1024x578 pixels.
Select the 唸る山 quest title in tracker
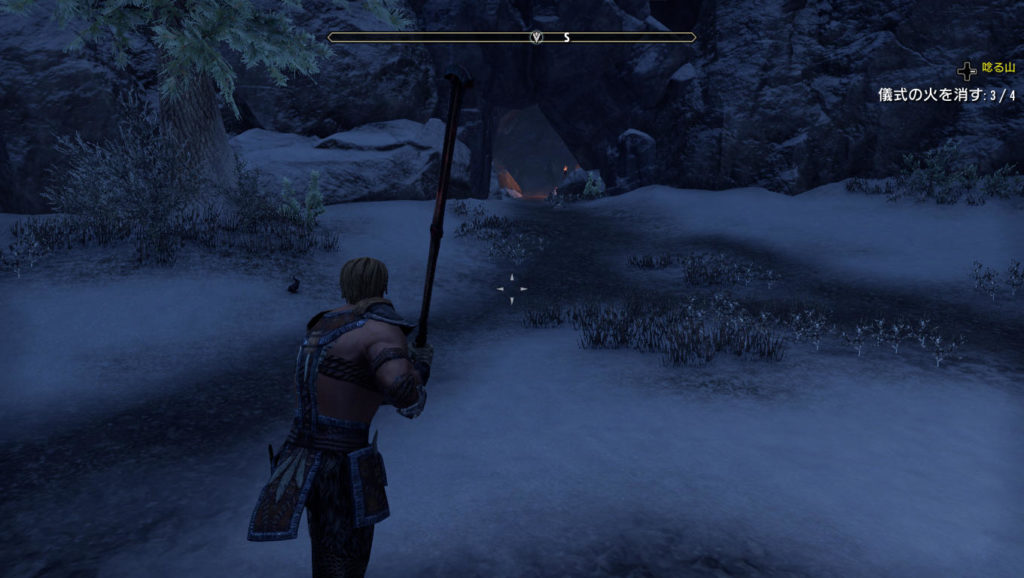[998, 69]
